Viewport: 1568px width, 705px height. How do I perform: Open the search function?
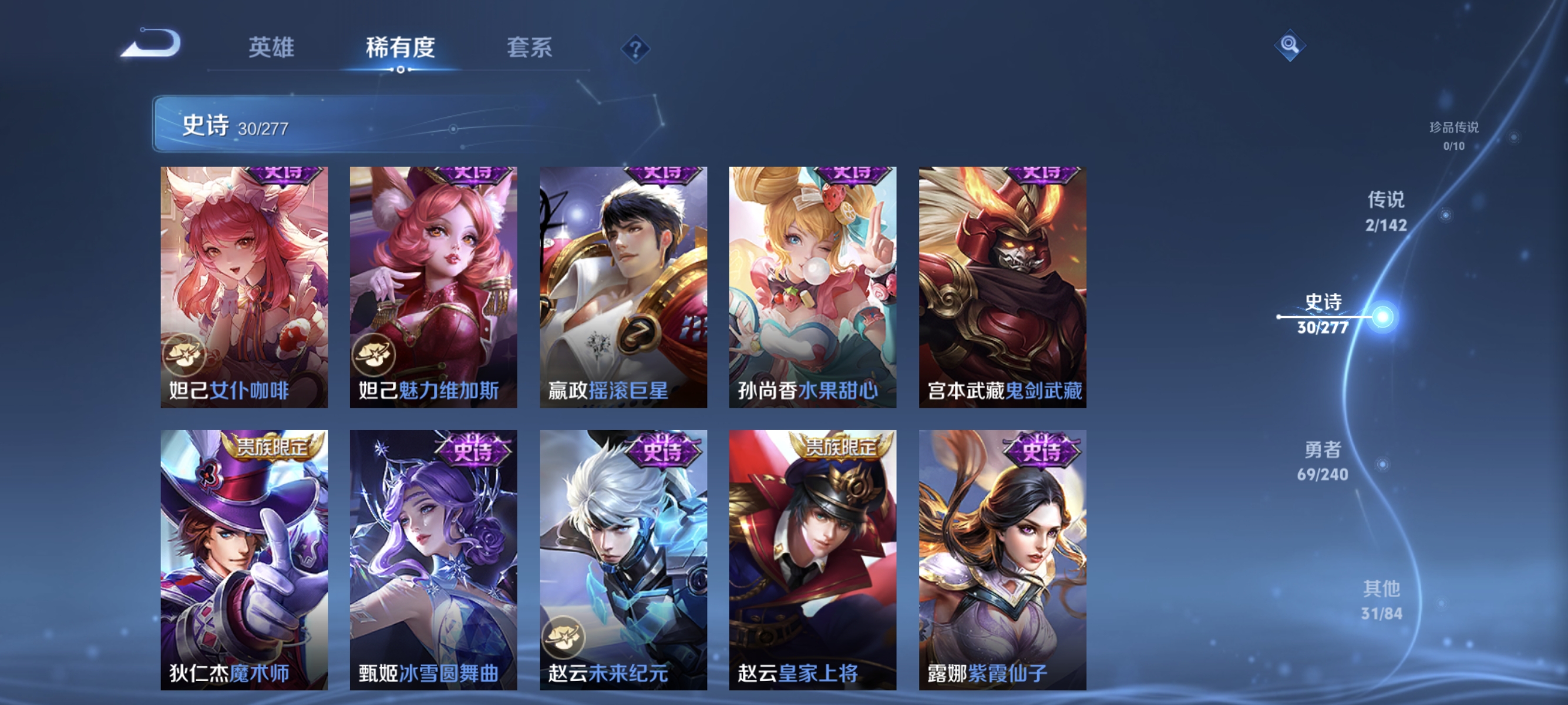coord(1291,45)
